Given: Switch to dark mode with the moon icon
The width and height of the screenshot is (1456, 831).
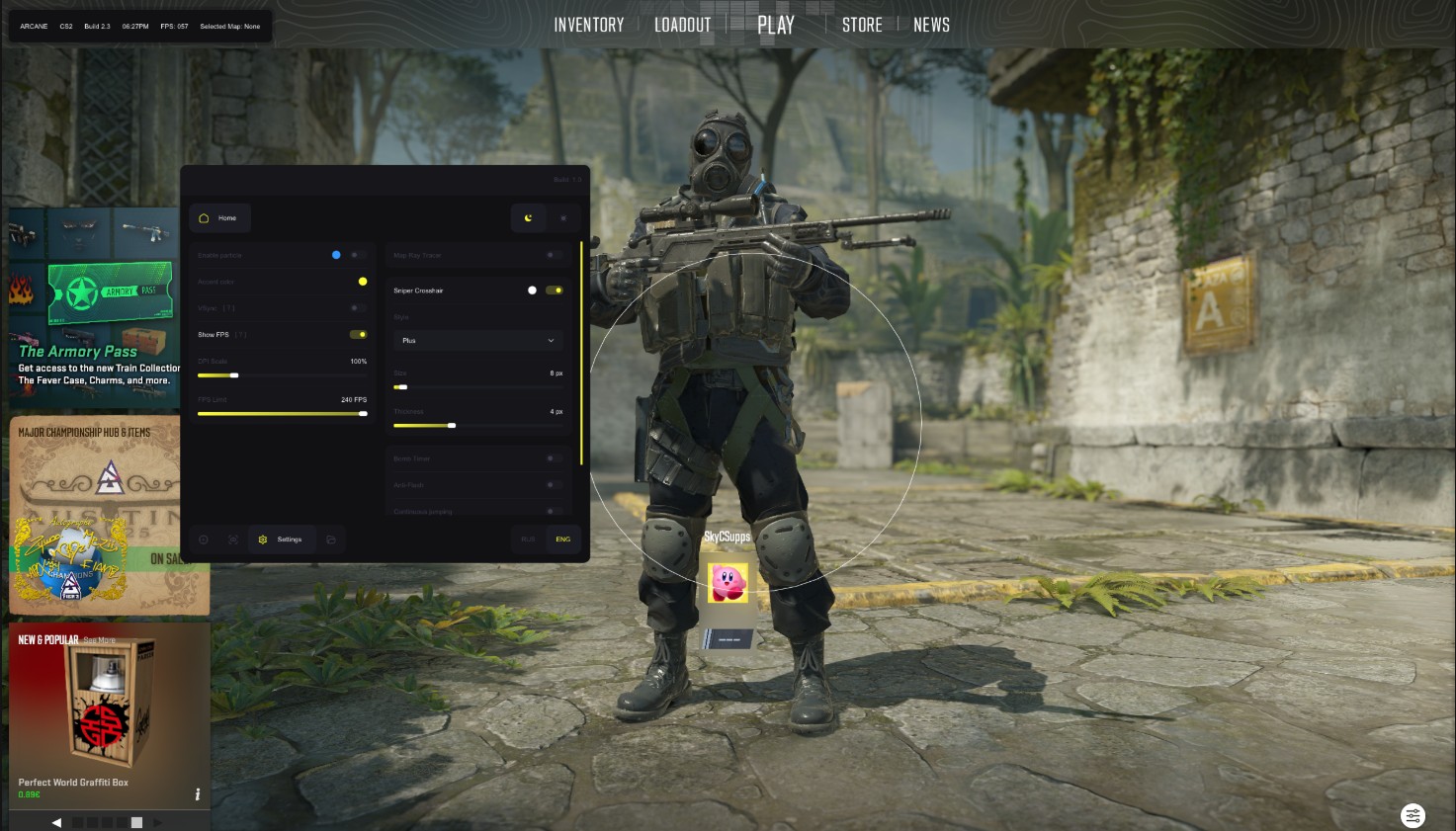Looking at the screenshot, I should (528, 218).
